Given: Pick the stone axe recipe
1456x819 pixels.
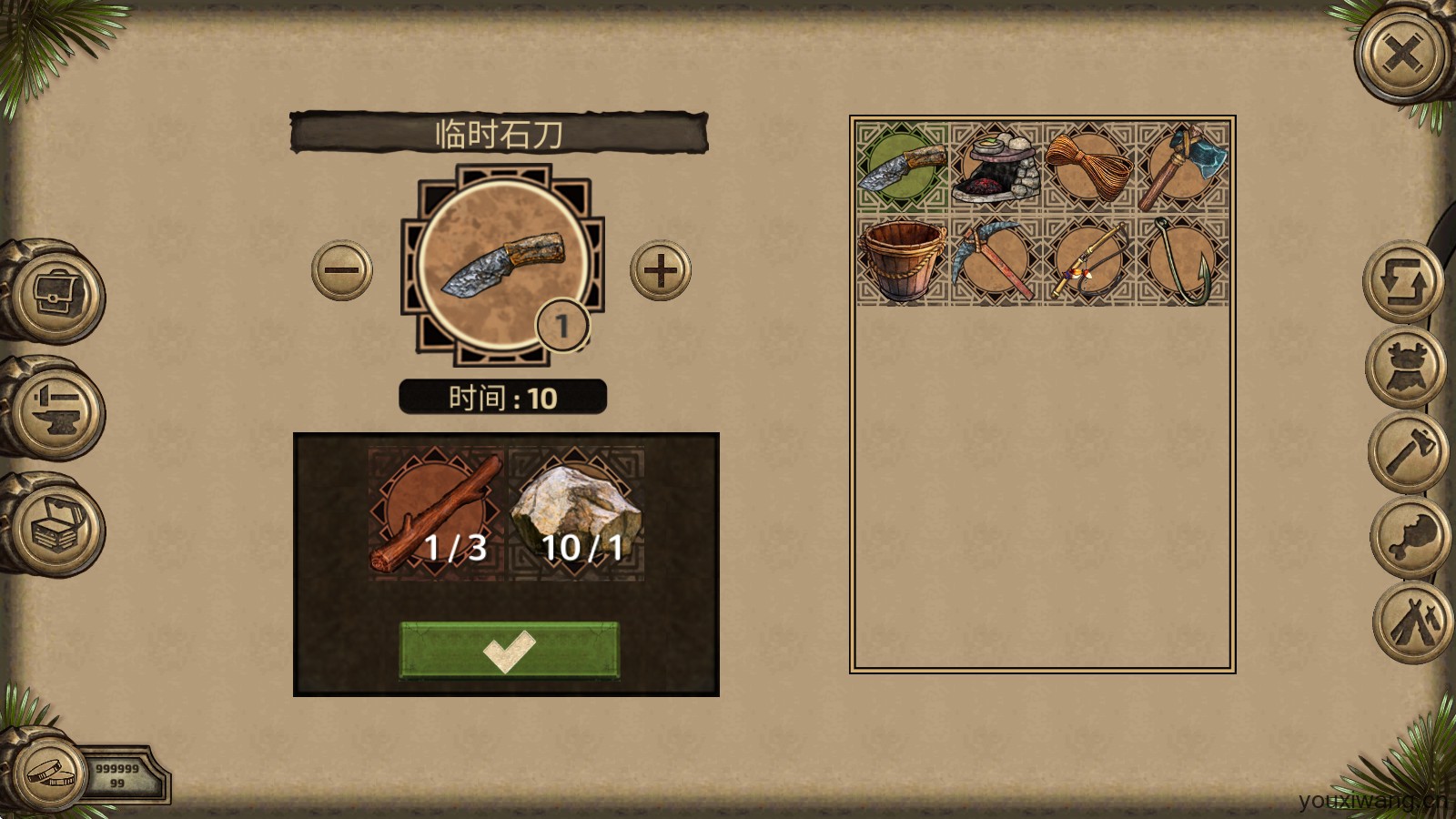Looking at the screenshot, I should tap(1182, 167).
